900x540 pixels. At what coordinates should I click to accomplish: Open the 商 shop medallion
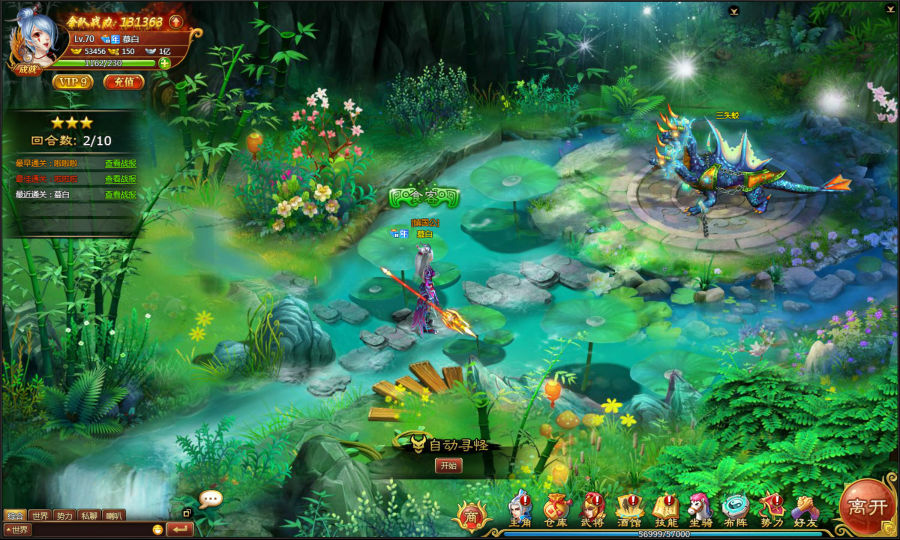tap(472, 514)
